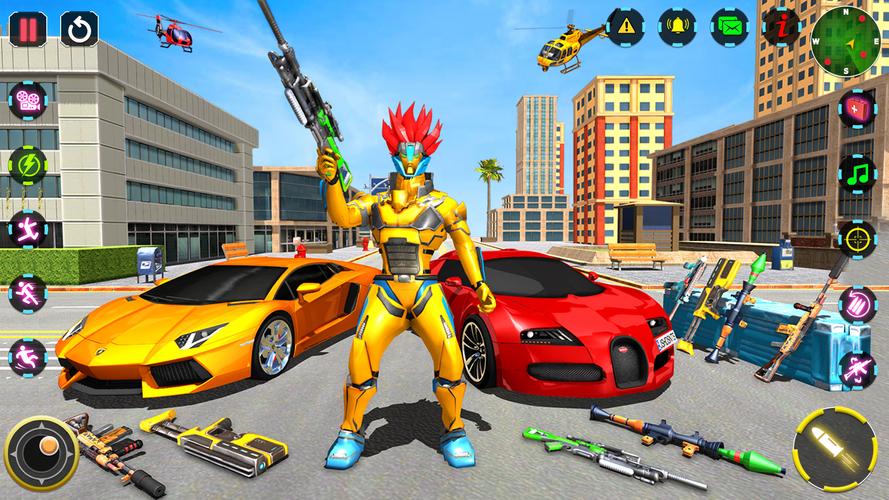Switch view with the pink camera icon
The height and width of the screenshot is (500, 889).
pyautogui.click(x=27, y=101)
